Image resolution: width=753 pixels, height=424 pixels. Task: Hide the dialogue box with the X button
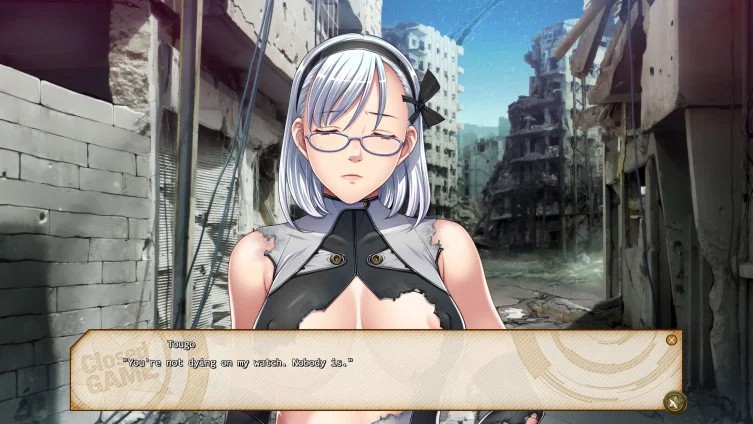coord(671,340)
